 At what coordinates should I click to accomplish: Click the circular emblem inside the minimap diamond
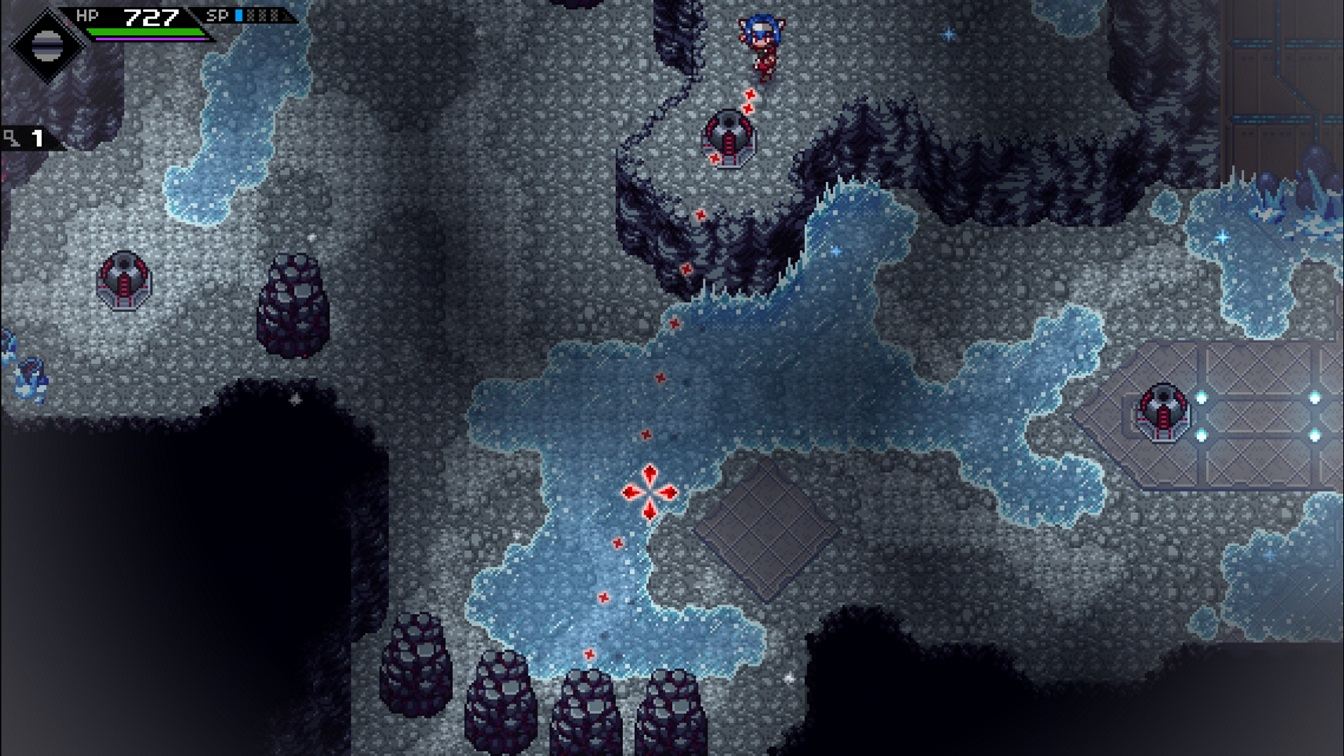coord(48,45)
